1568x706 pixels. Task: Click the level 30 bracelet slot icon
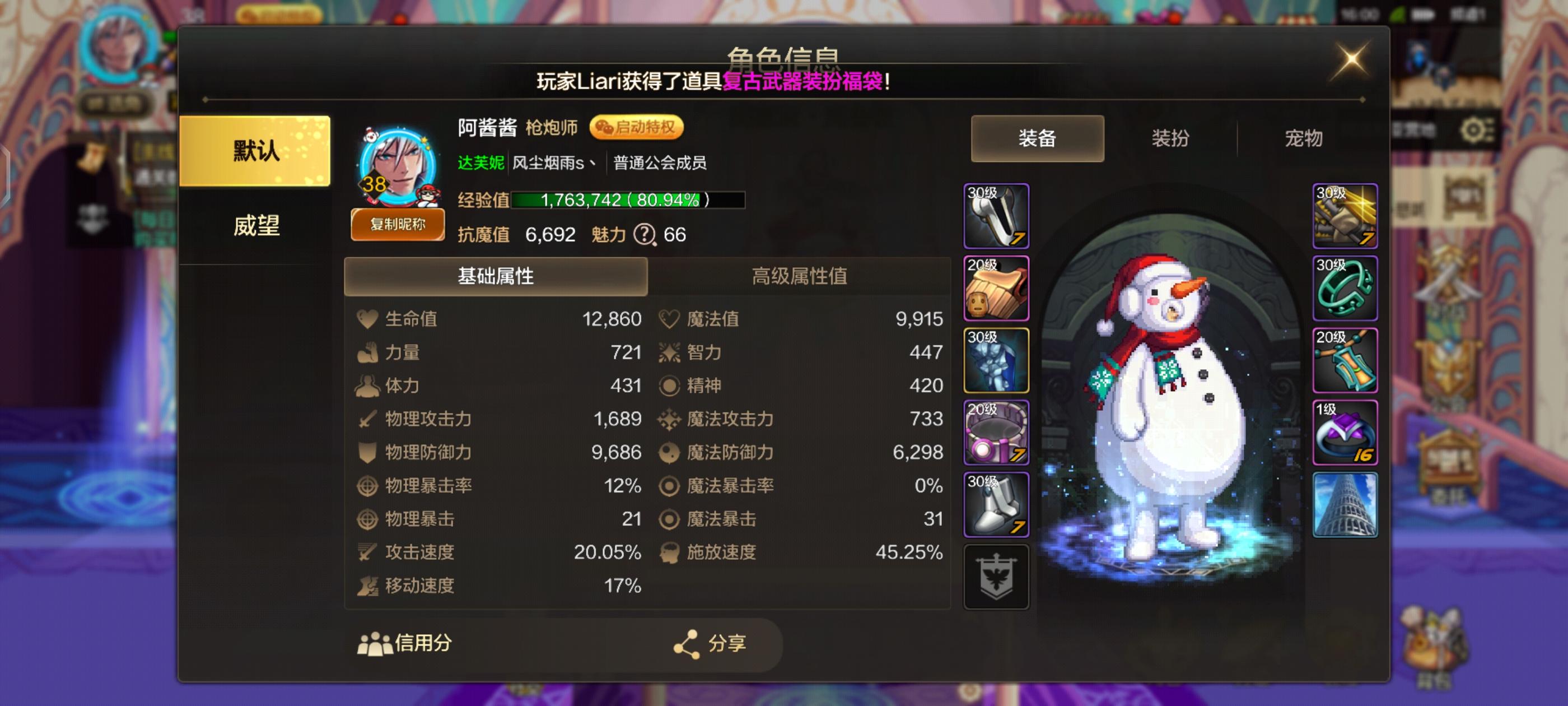[x=1345, y=287]
